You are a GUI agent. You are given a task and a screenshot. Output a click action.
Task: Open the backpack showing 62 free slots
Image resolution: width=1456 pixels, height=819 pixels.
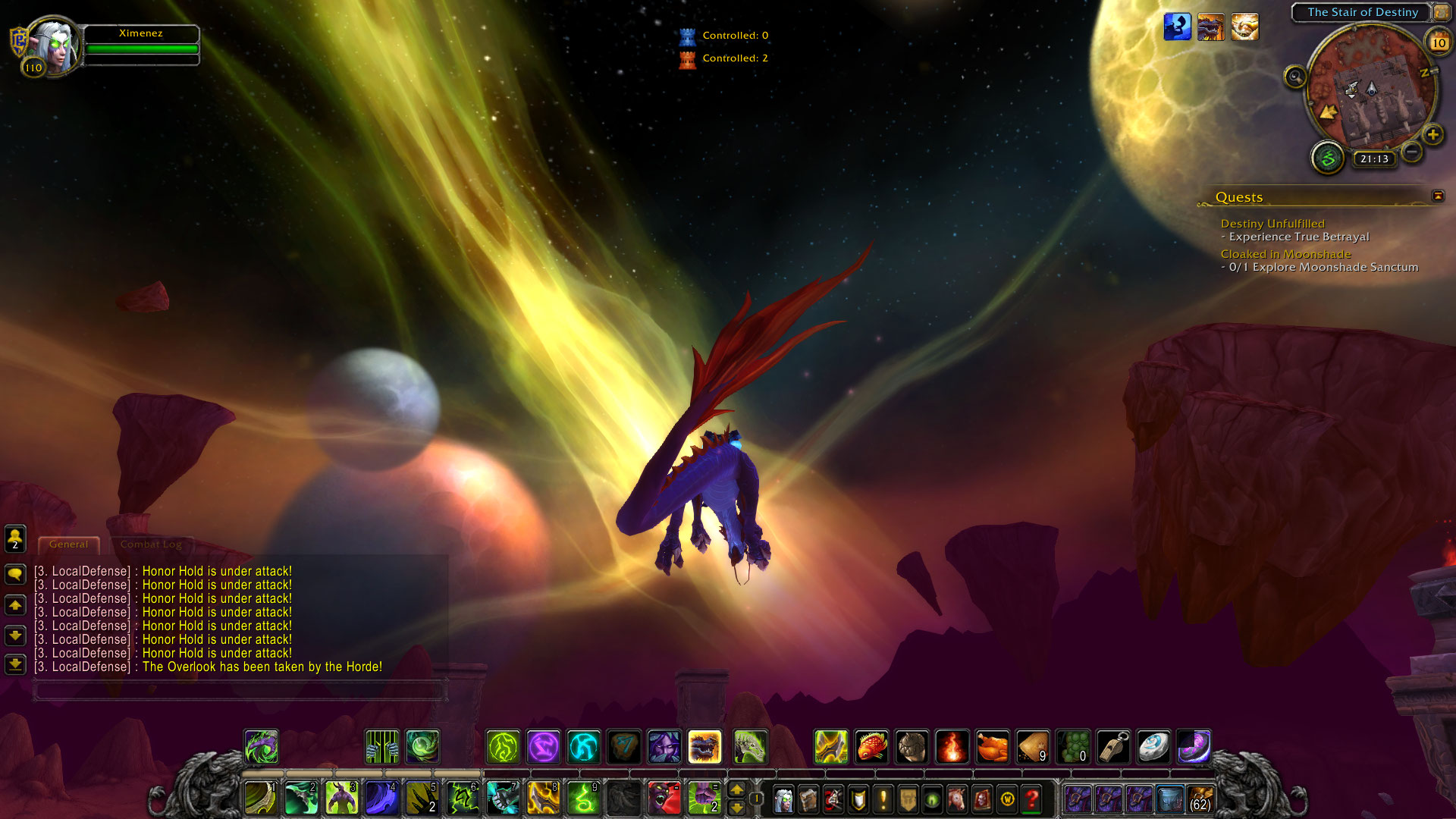tap(1200, 799)
